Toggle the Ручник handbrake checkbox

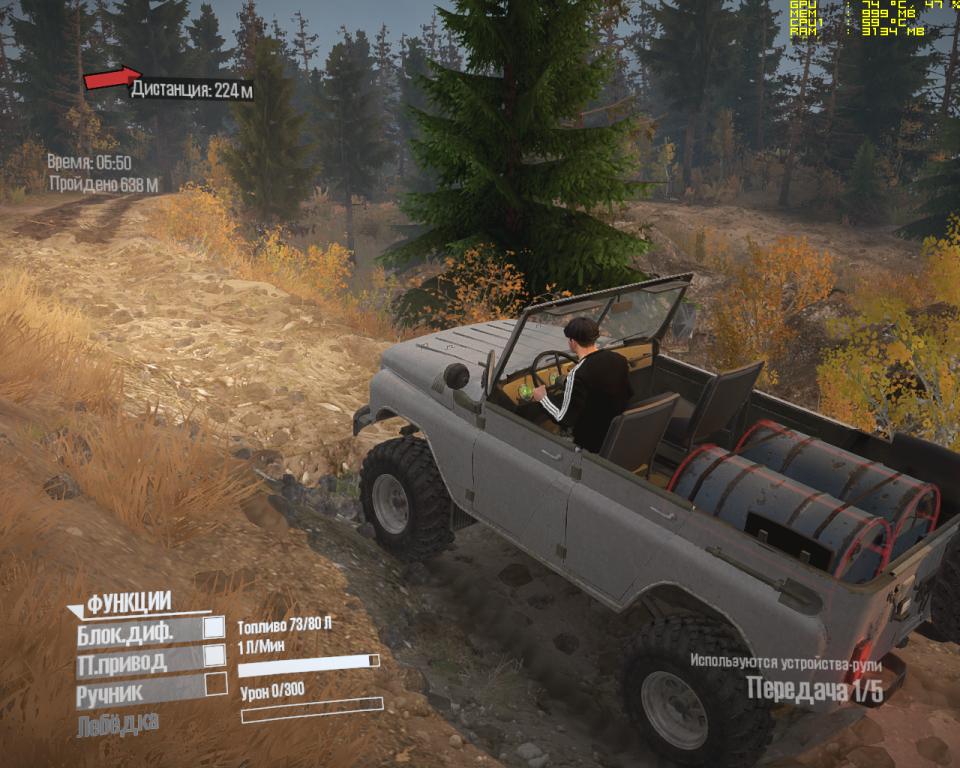click(x=216, y=684)
